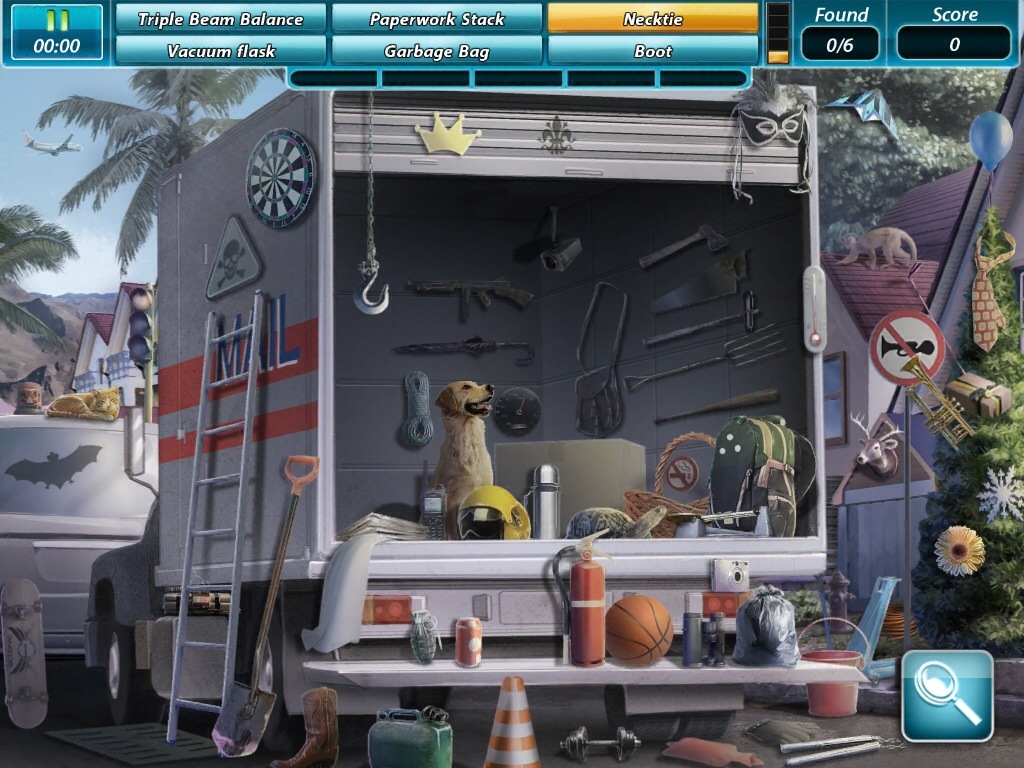Select Triple Beam Balance in the item list
Viewport: 1024px width, 768px height.
point(220,19)
